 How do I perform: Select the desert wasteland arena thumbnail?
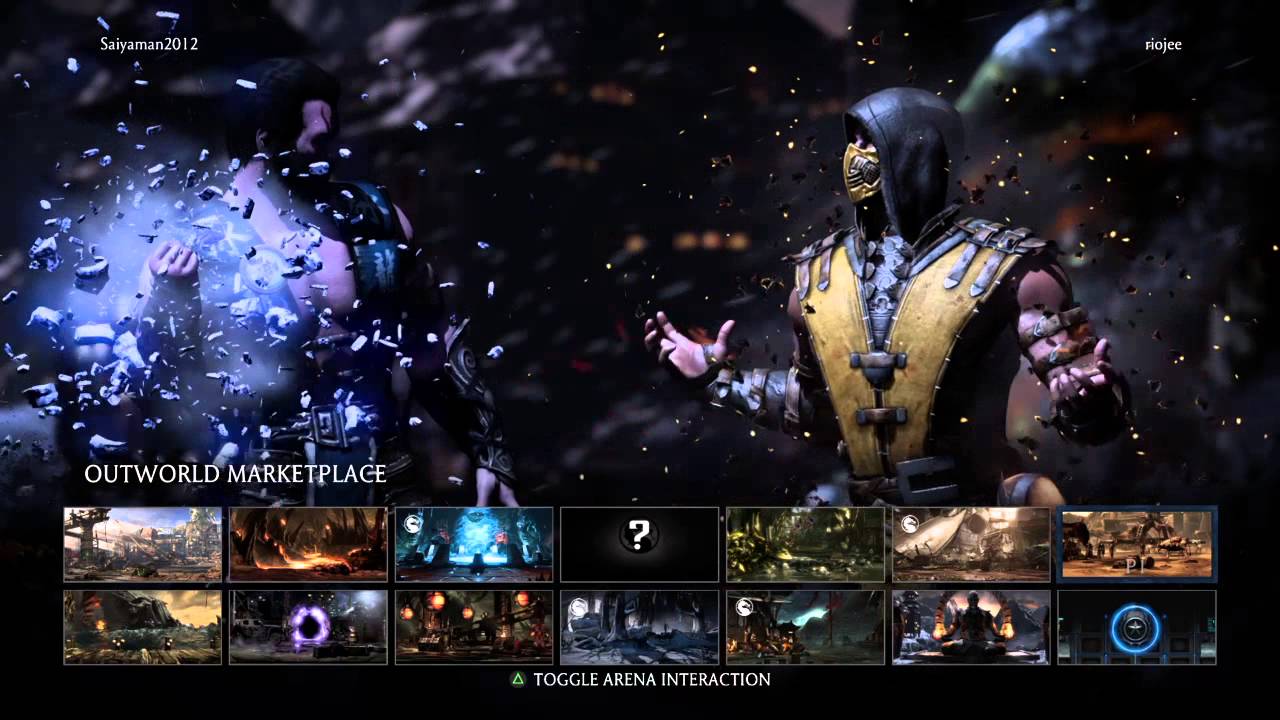click(140, 627)
